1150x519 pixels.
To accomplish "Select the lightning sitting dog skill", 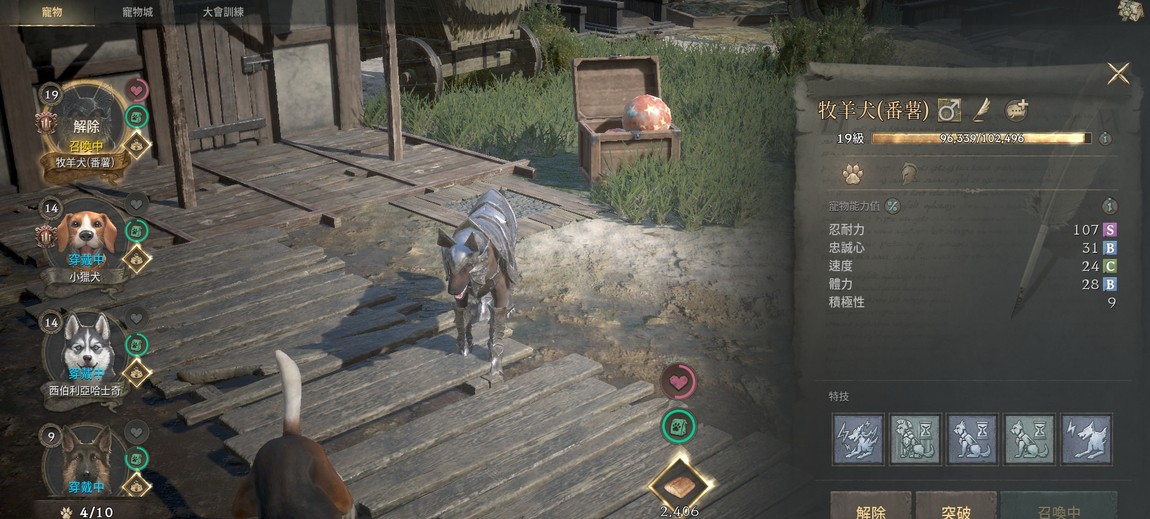I will [858, 439].
